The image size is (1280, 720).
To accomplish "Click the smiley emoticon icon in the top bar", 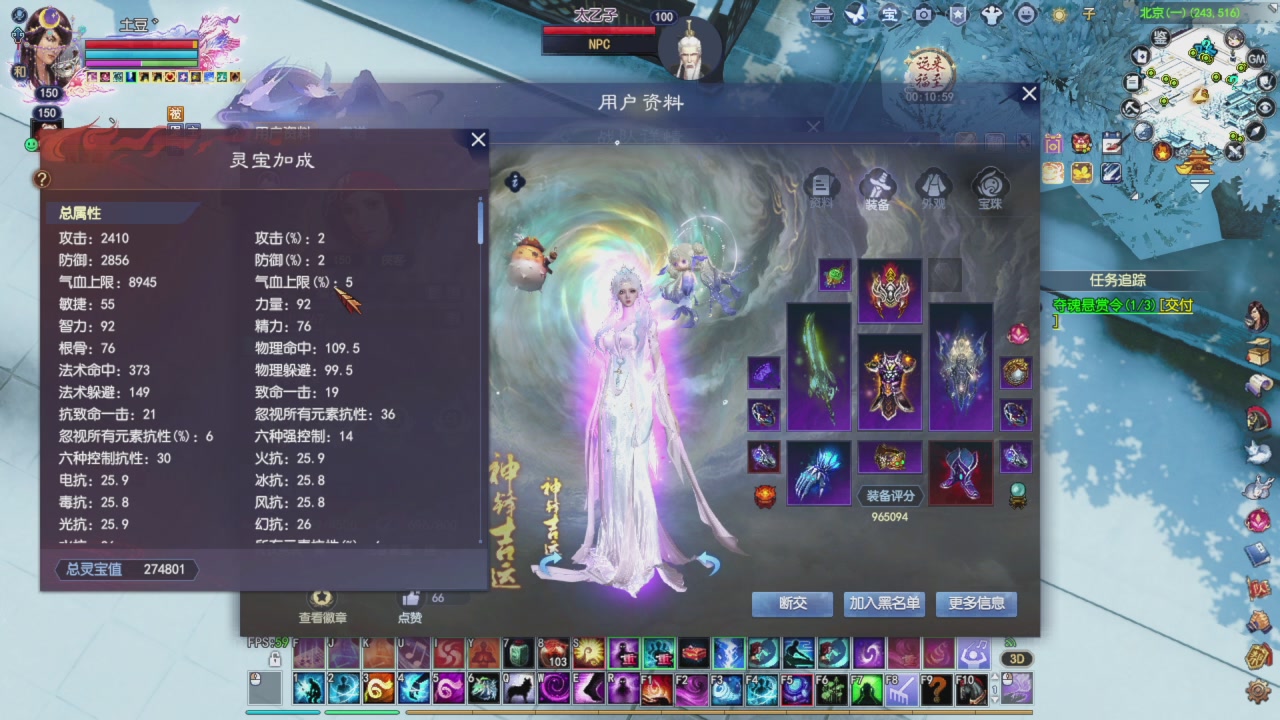I will pyautogui.click(x=1024, y=14).
